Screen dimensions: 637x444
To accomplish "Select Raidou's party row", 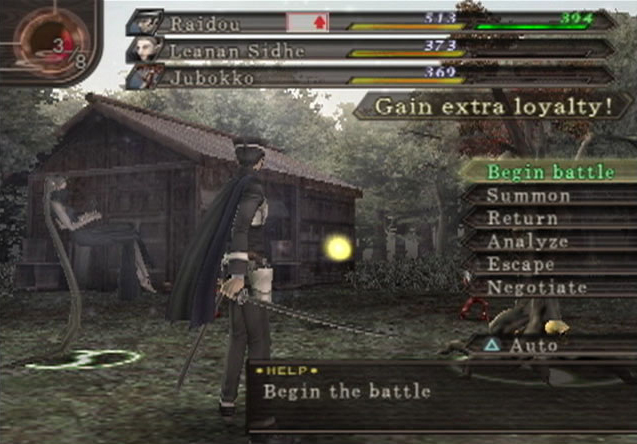I will click(x=370, y=22).
